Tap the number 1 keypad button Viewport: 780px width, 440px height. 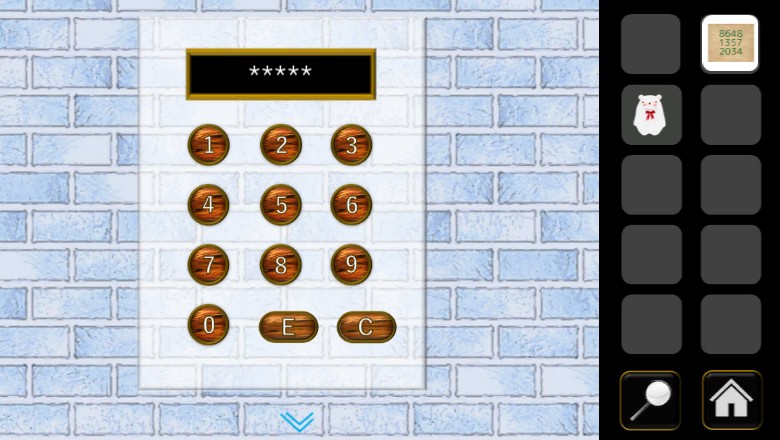[208, 145]
